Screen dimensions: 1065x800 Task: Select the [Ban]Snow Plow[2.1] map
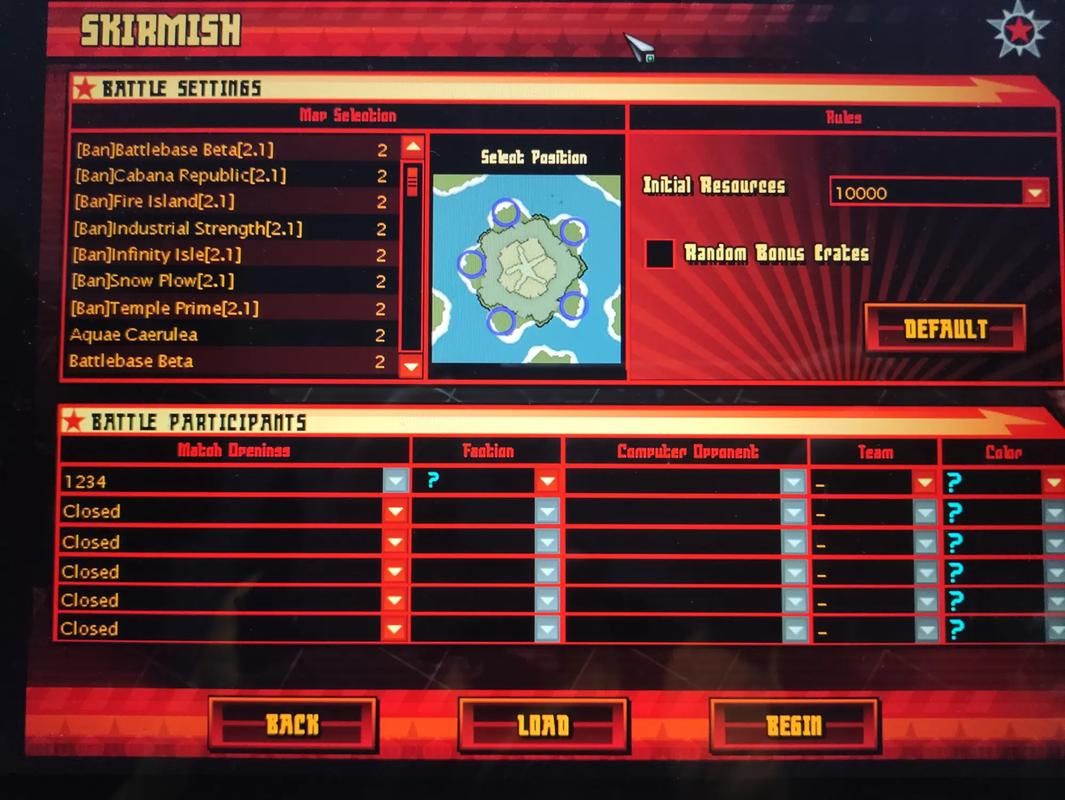[167, 281]
